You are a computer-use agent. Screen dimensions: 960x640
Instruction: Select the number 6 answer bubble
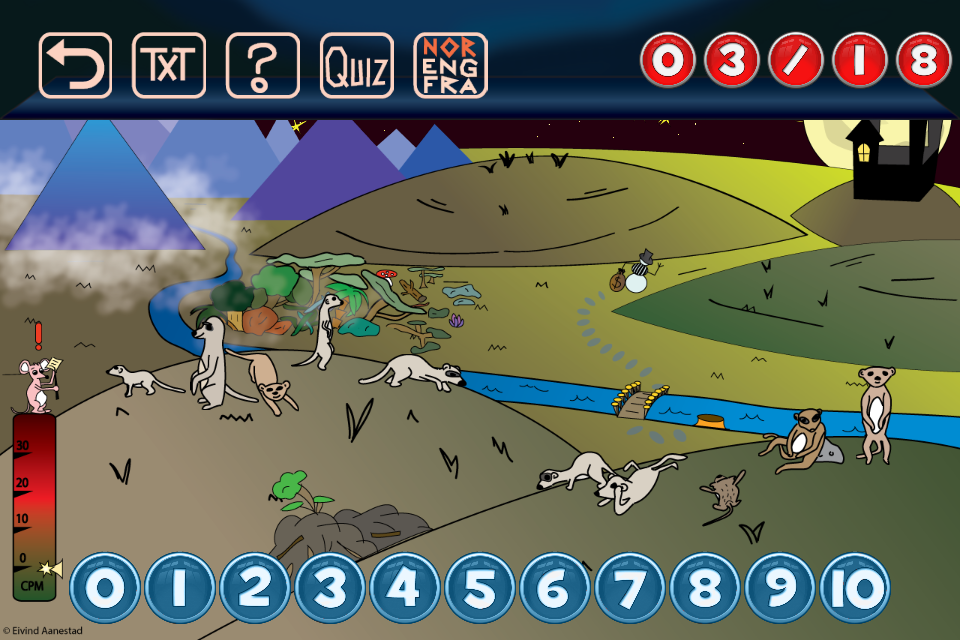(x=554, y=588)
